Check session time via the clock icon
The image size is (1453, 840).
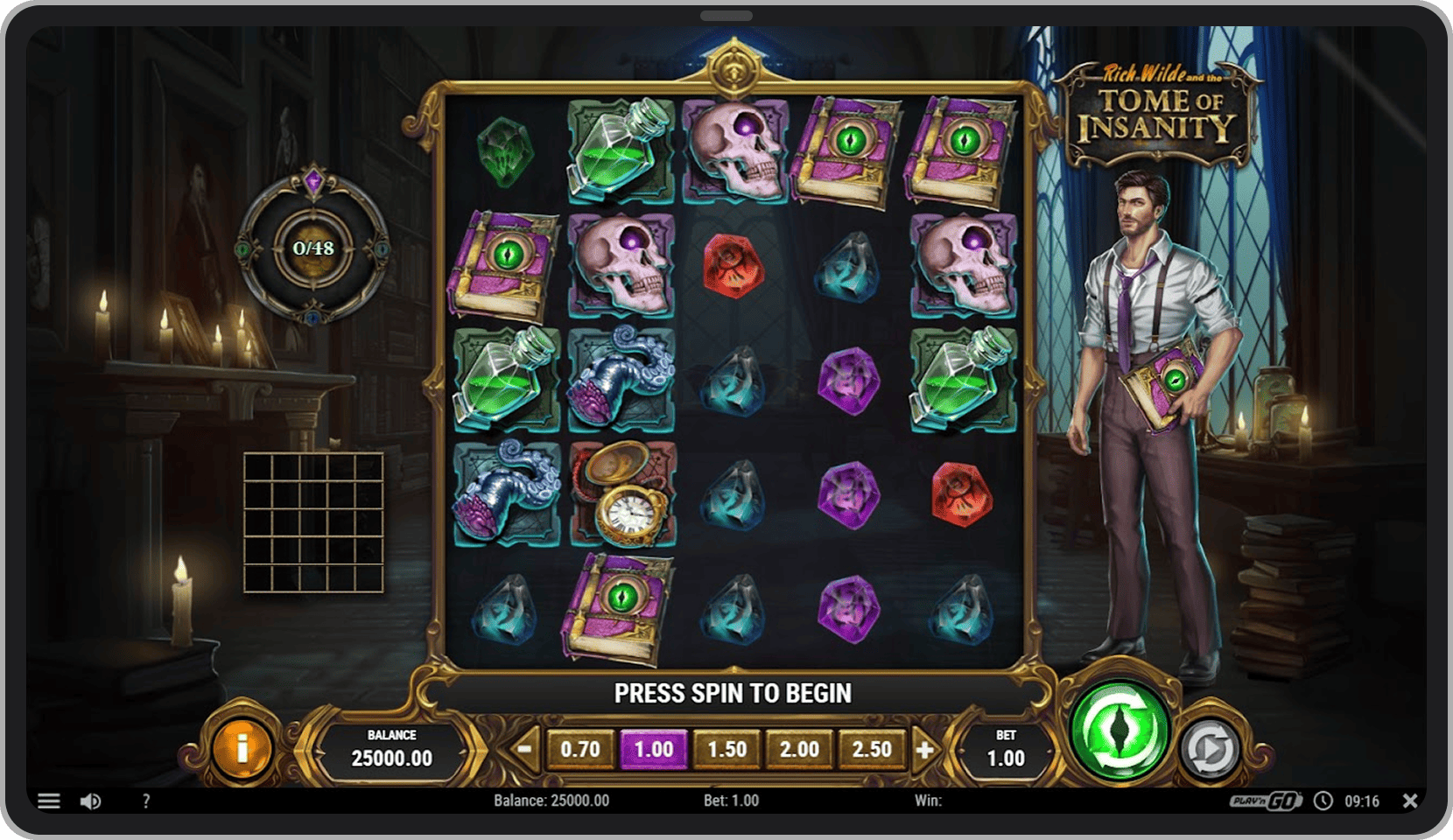[1324, 801]
